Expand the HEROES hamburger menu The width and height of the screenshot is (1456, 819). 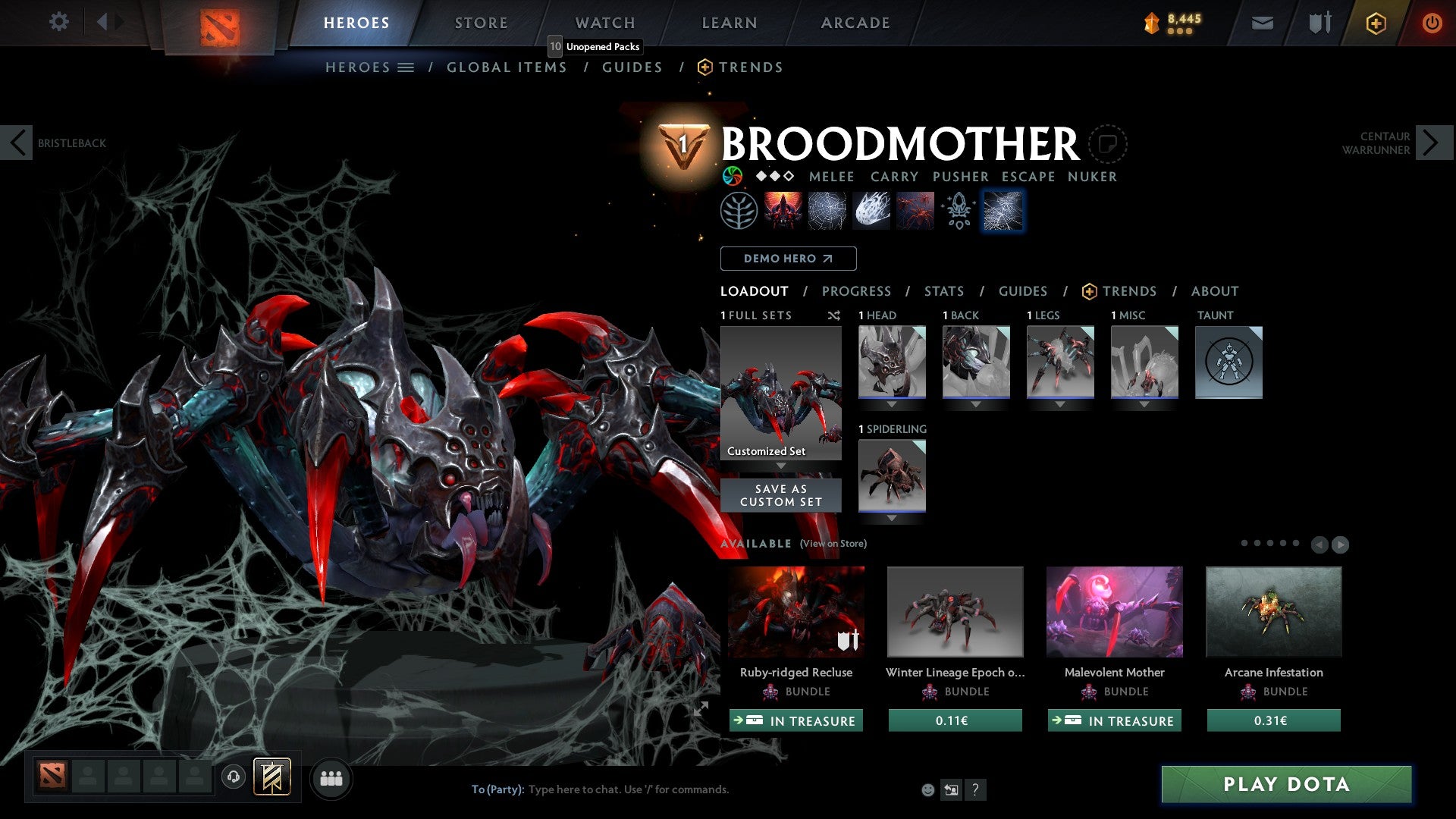pos(406,67)
